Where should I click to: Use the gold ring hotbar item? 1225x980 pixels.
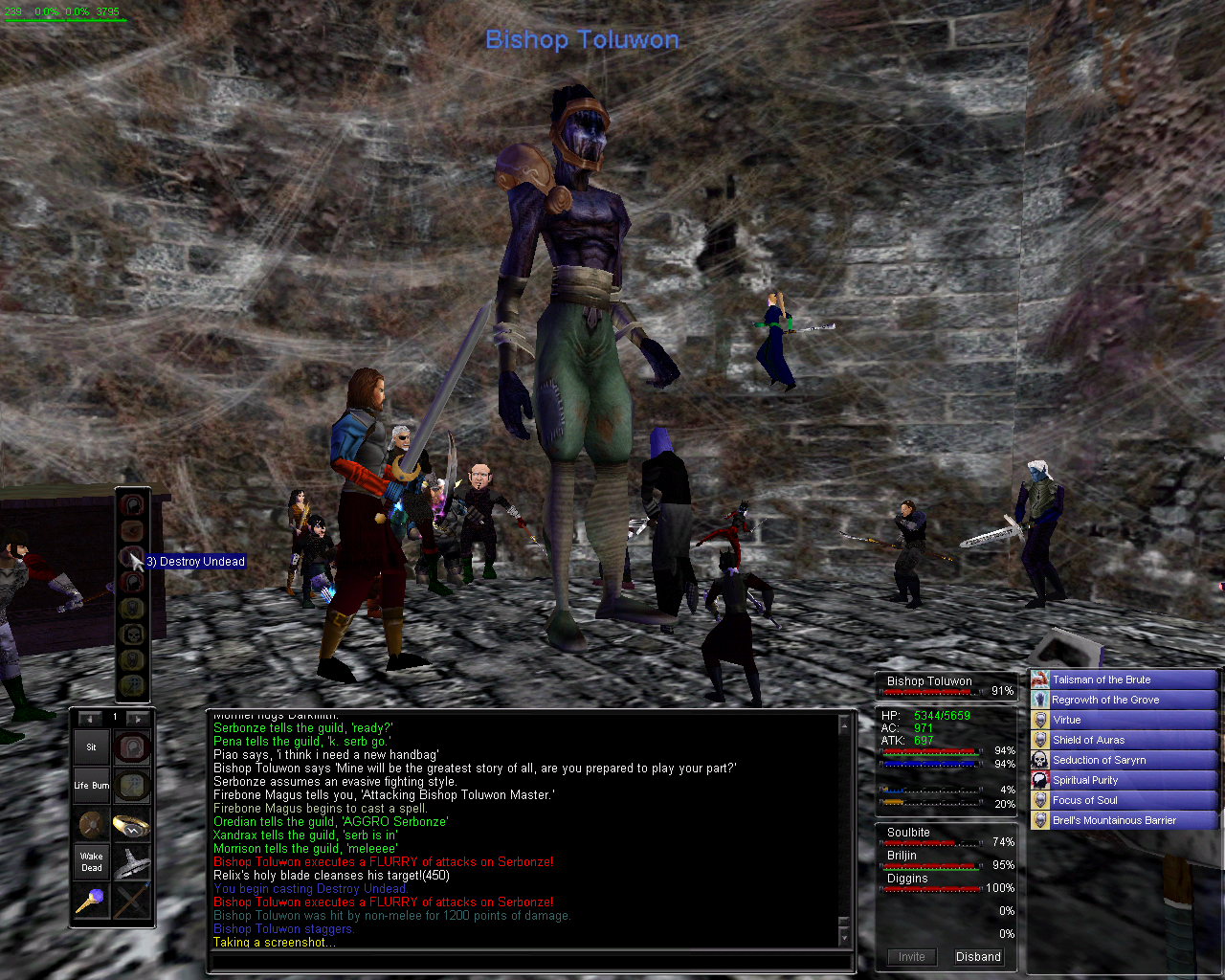coord(132,824)
